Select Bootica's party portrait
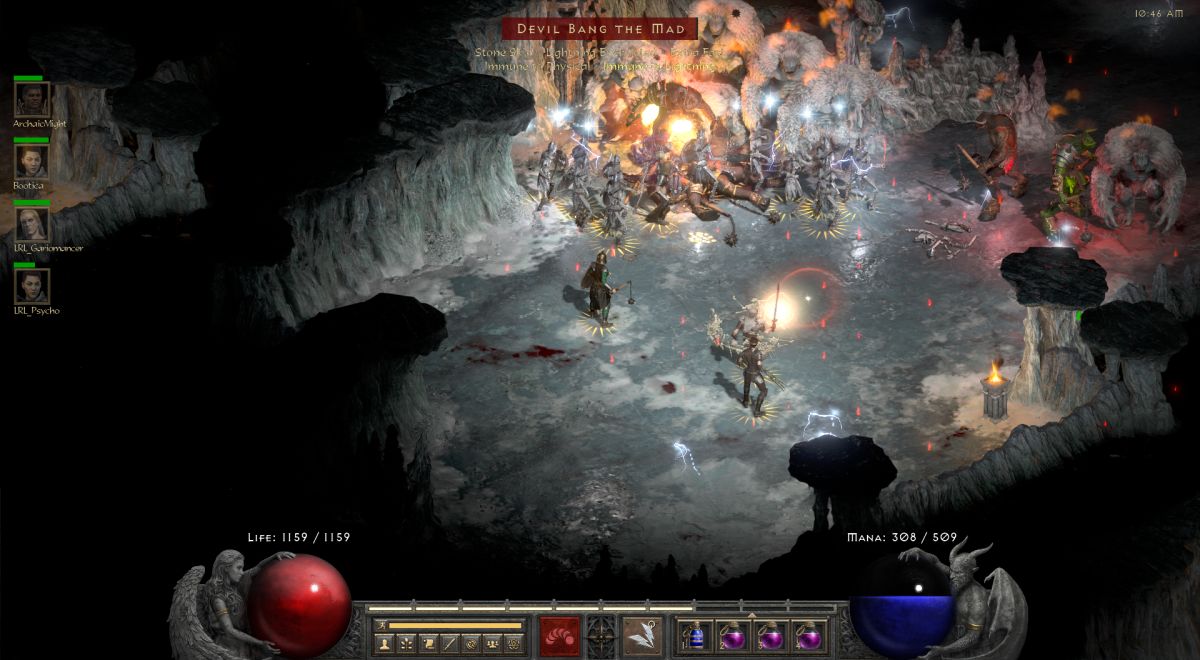The width and height of the screenshot is (1200, 660). pos(32,162)
